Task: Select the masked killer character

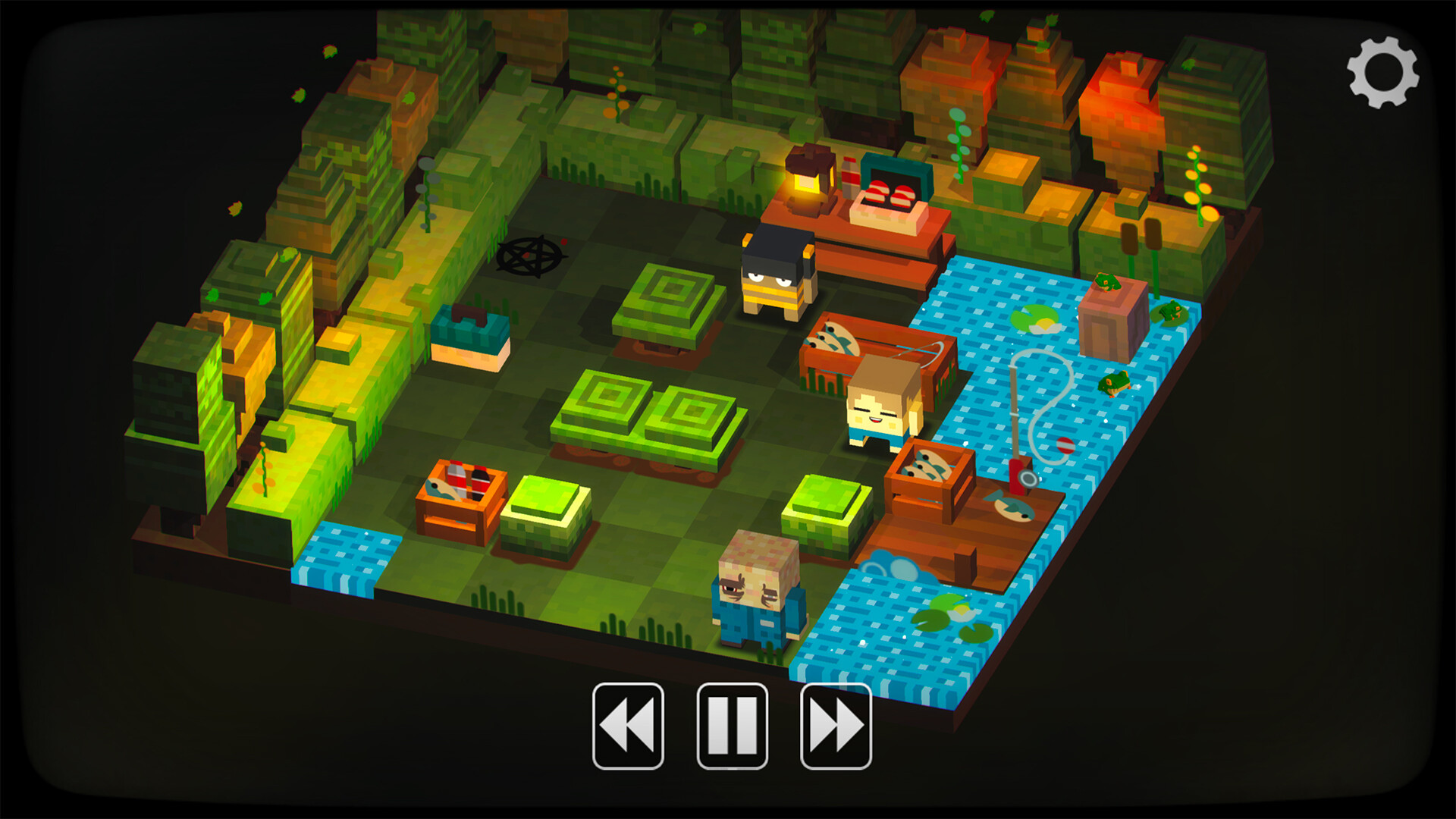Action: click(773, 273)
